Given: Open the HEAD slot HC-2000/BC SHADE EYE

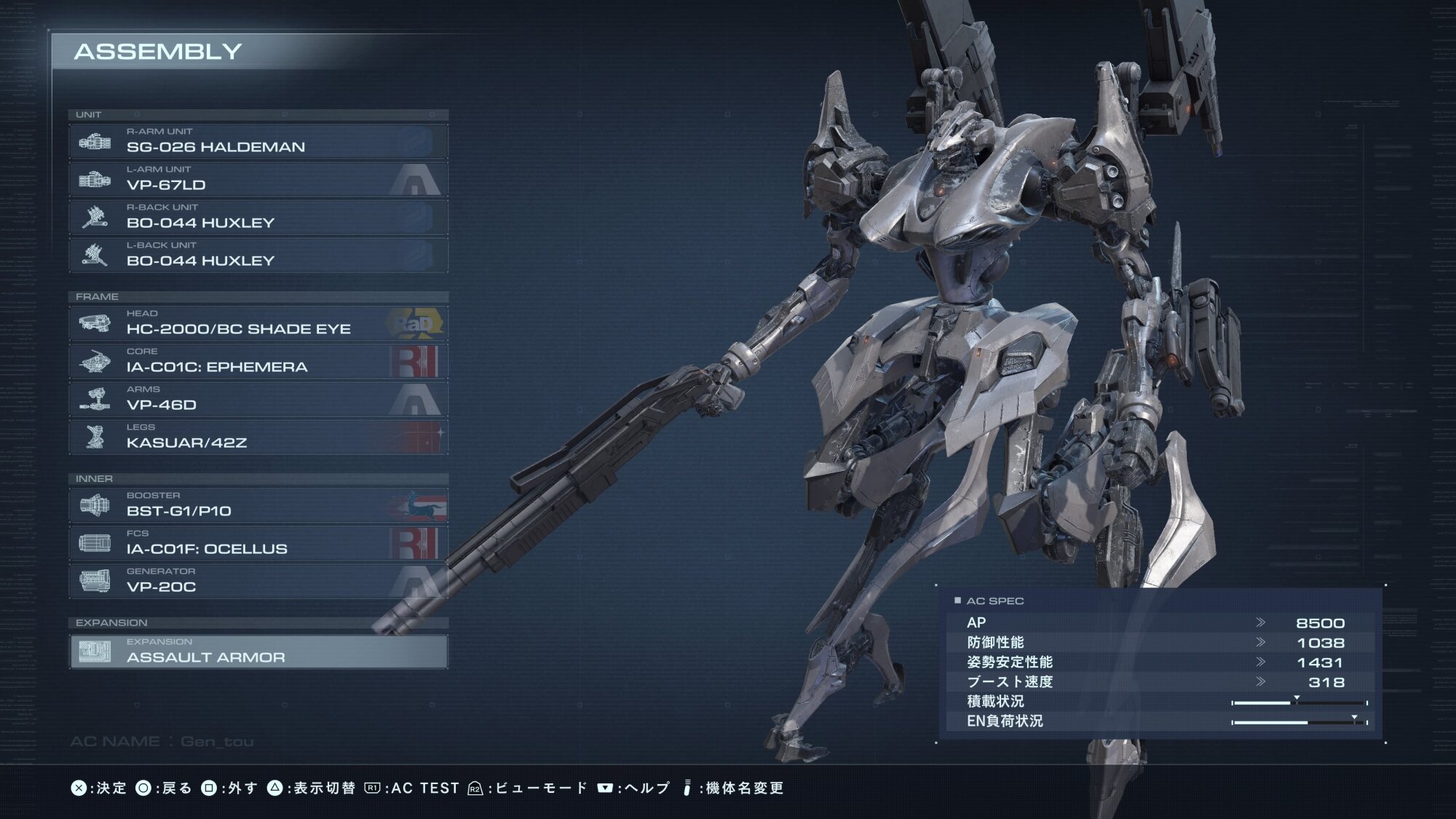Looking at the screenshot, I should click(258, 323).
